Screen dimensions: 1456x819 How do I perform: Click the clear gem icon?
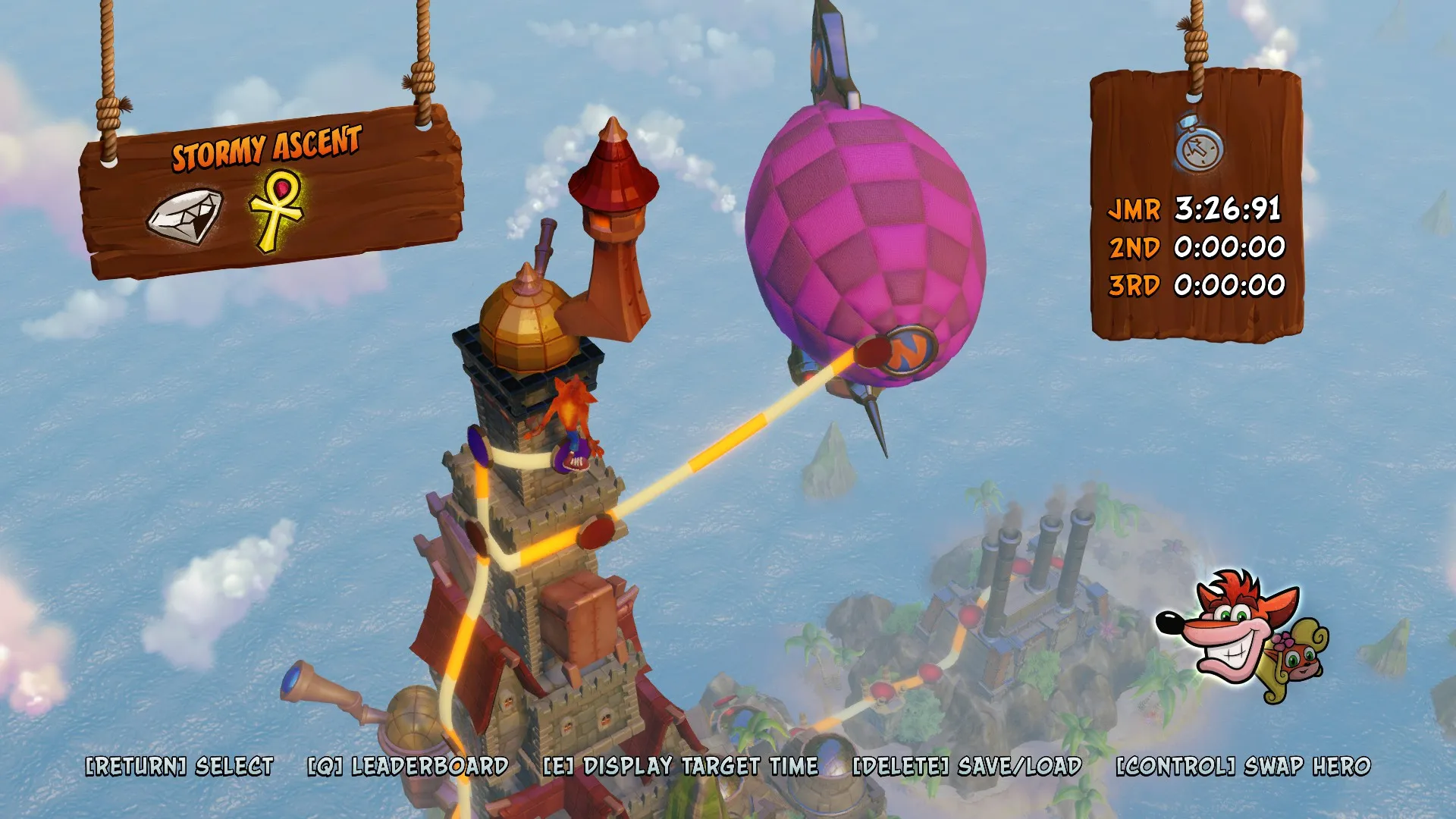pos(185,216)
